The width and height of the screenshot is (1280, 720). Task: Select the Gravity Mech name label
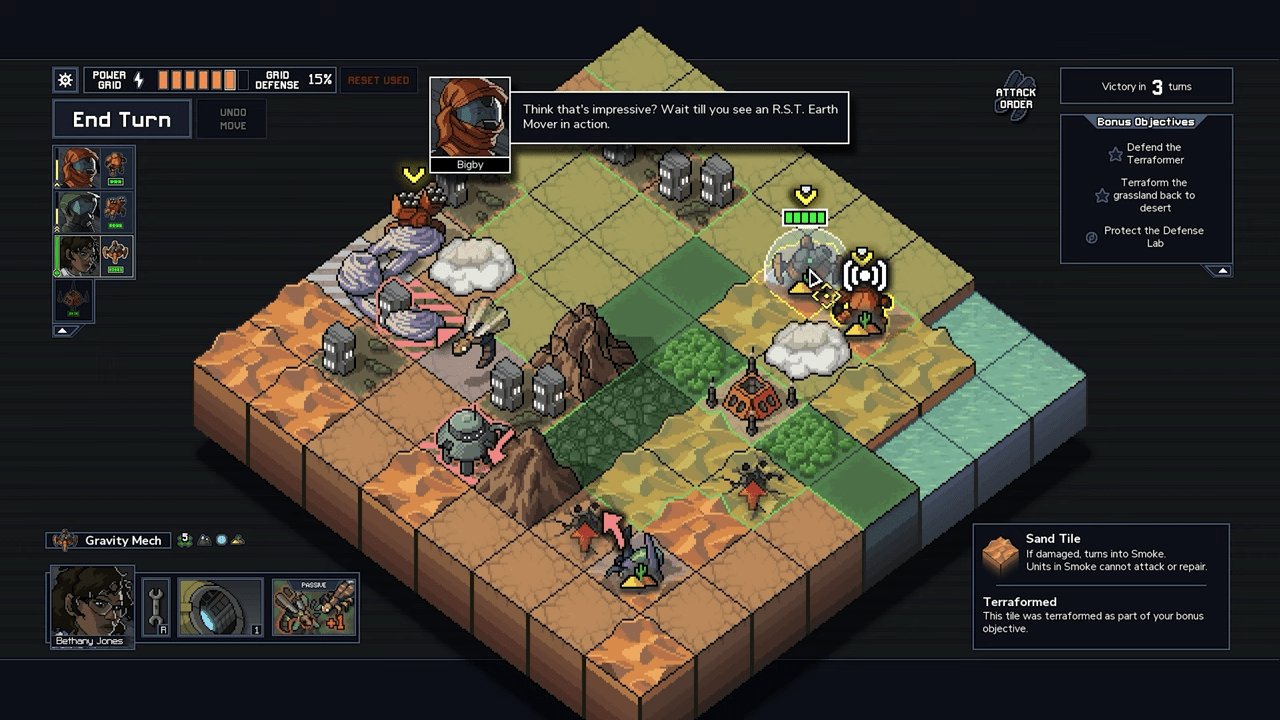[122, 541]
